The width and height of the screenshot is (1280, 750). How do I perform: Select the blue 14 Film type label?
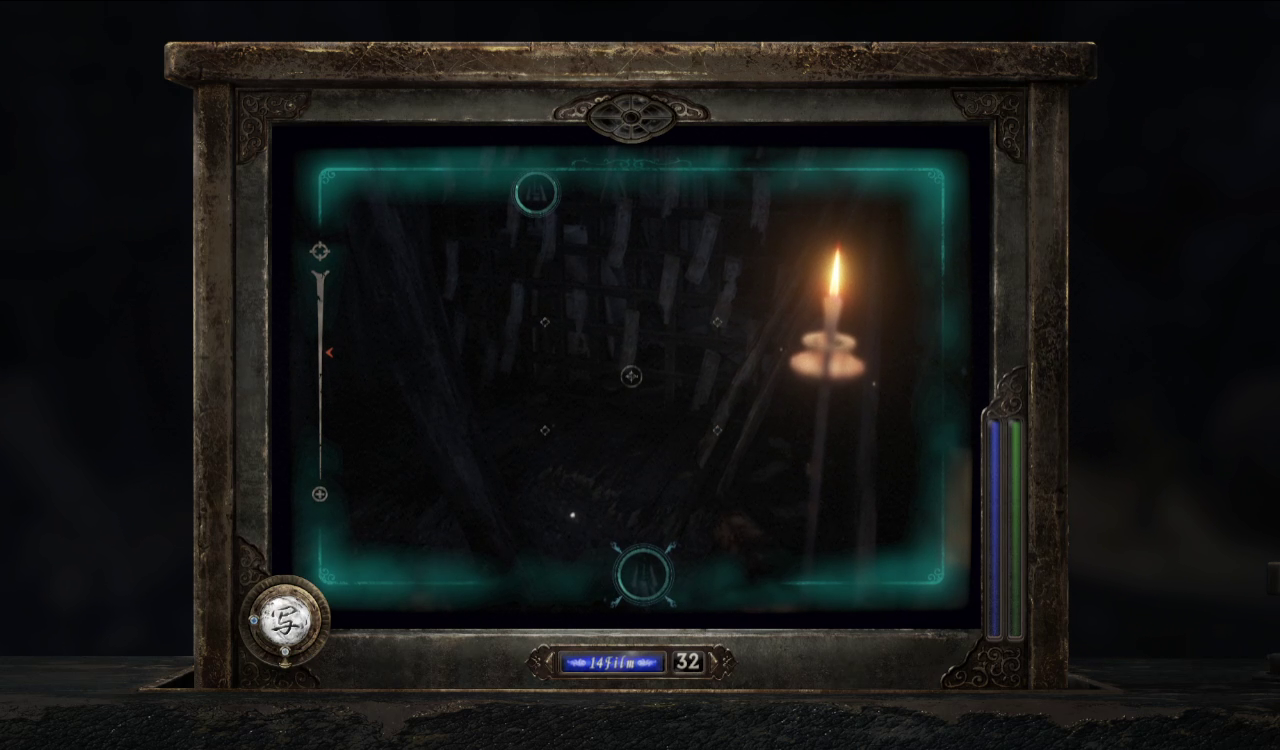tap(612, 662)
